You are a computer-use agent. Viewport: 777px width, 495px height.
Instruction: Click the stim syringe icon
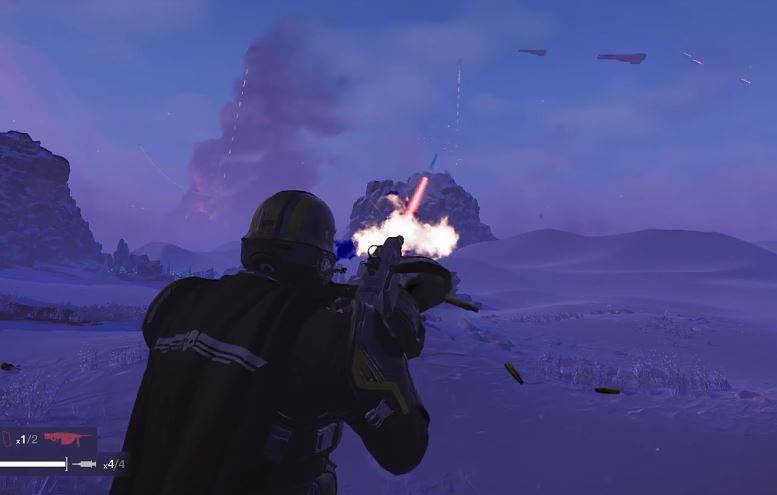click(x=87, y=464)
